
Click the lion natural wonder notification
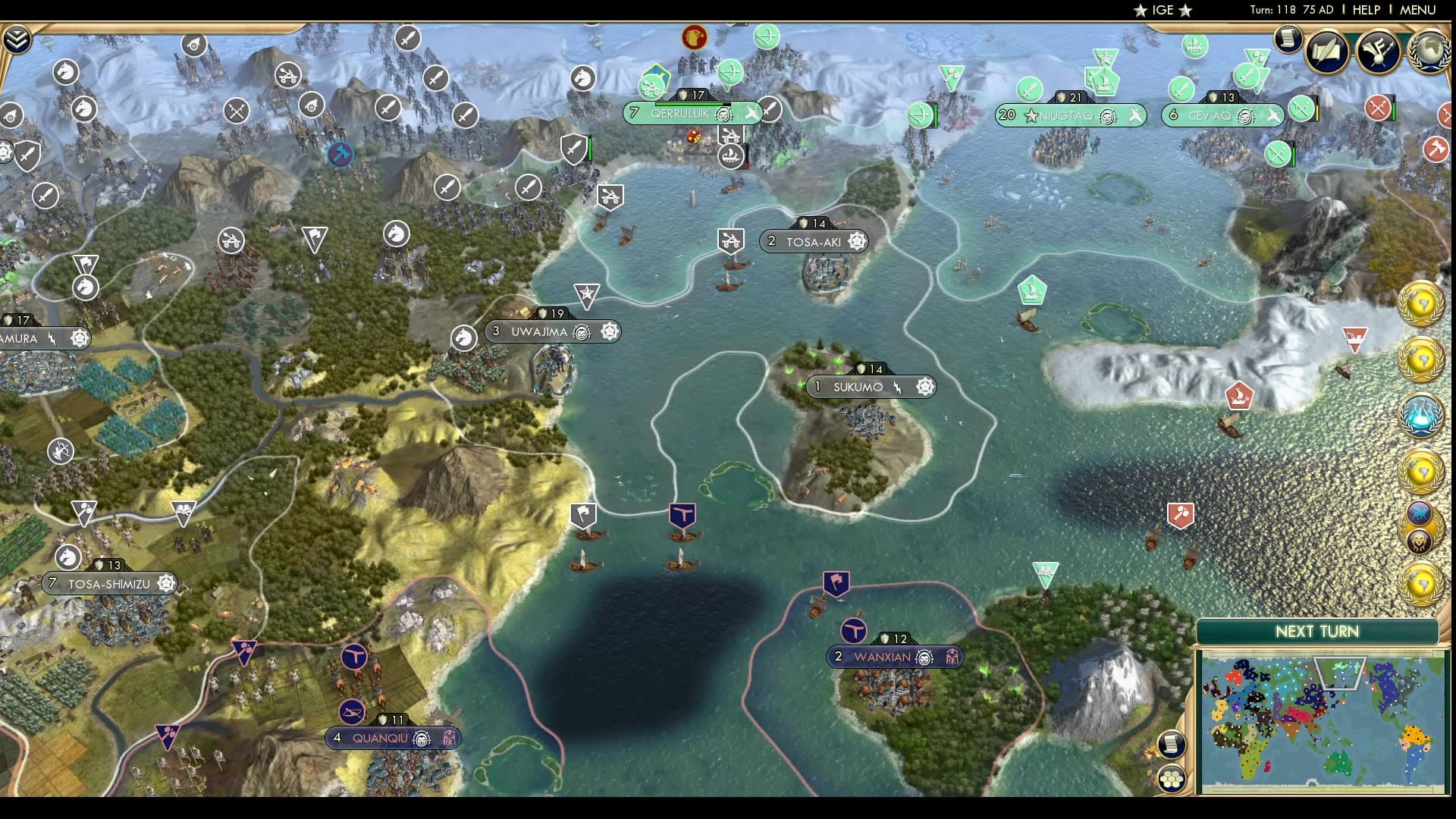click(1420, 541)
